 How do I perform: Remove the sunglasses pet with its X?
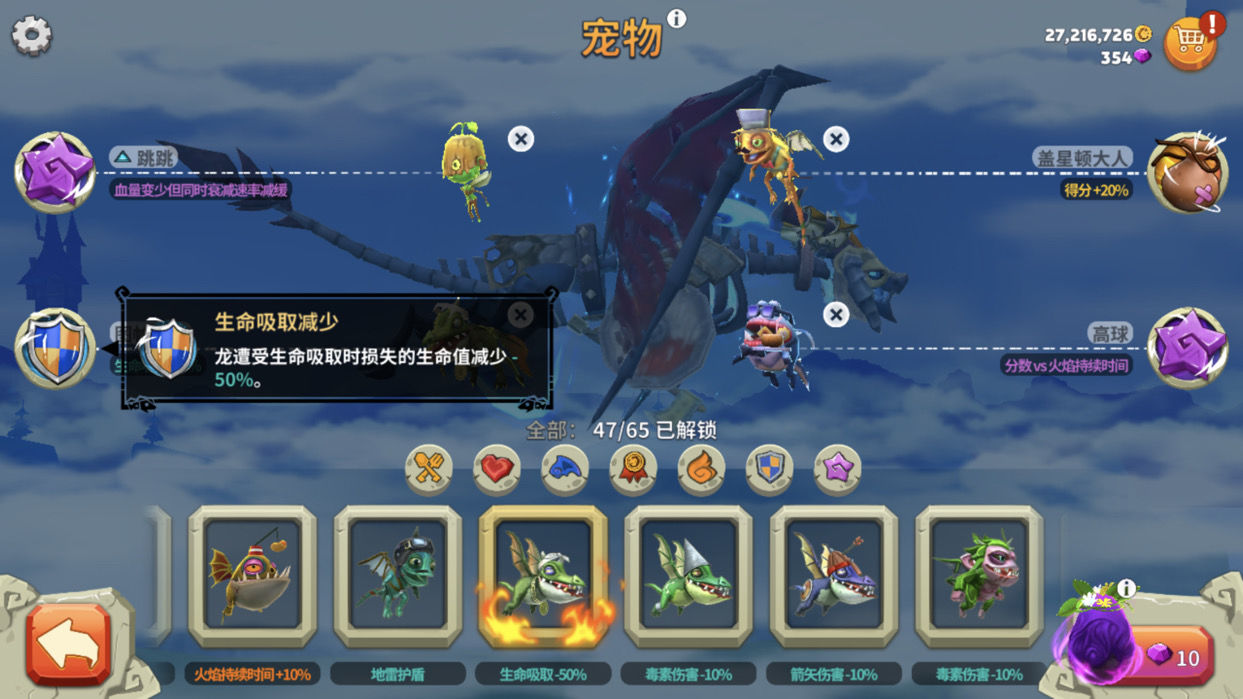pos(836,315)
